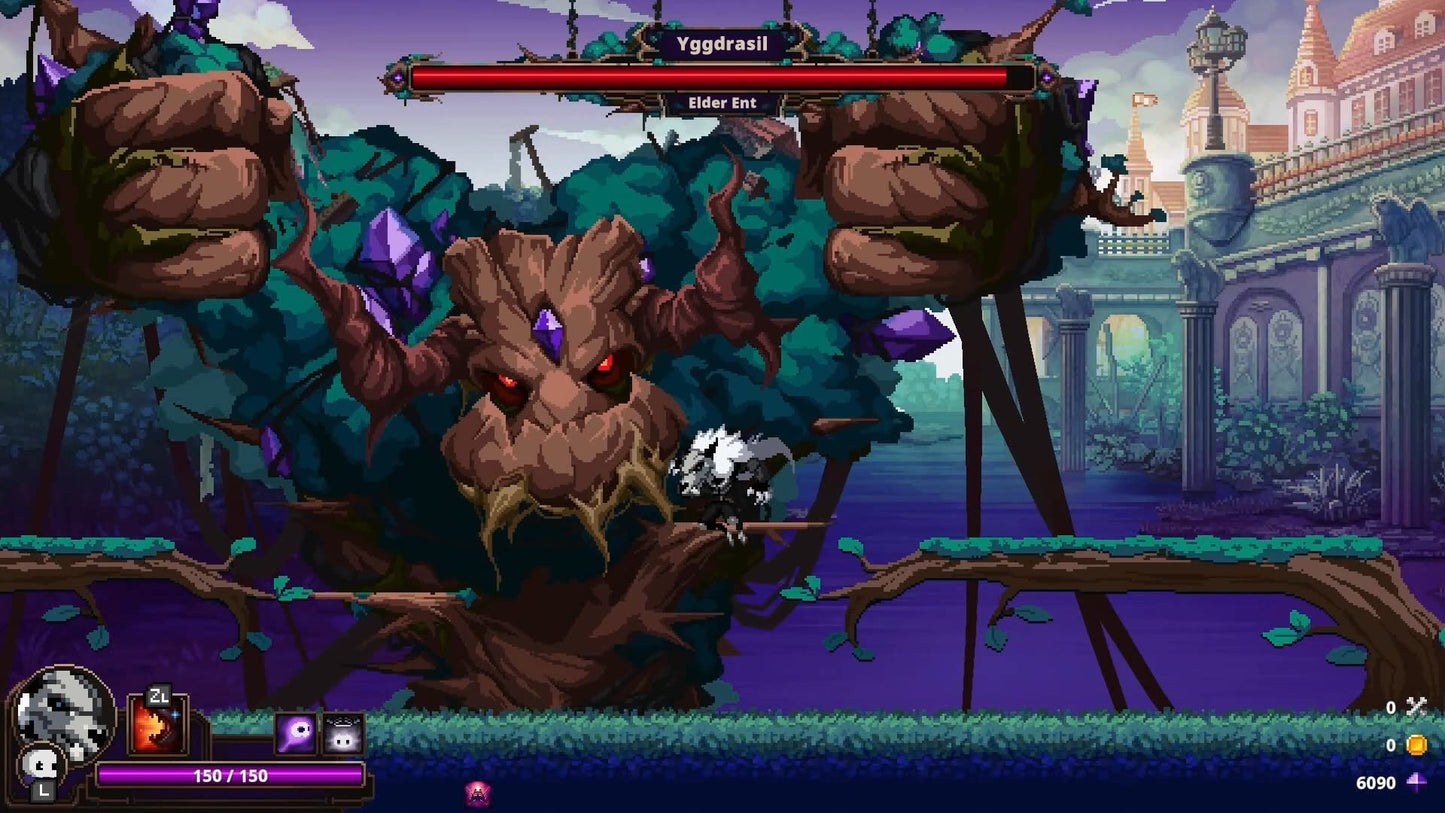Click the Elder Ent subtitle label
Viewport: 1445px width, 813px height.
722,102
